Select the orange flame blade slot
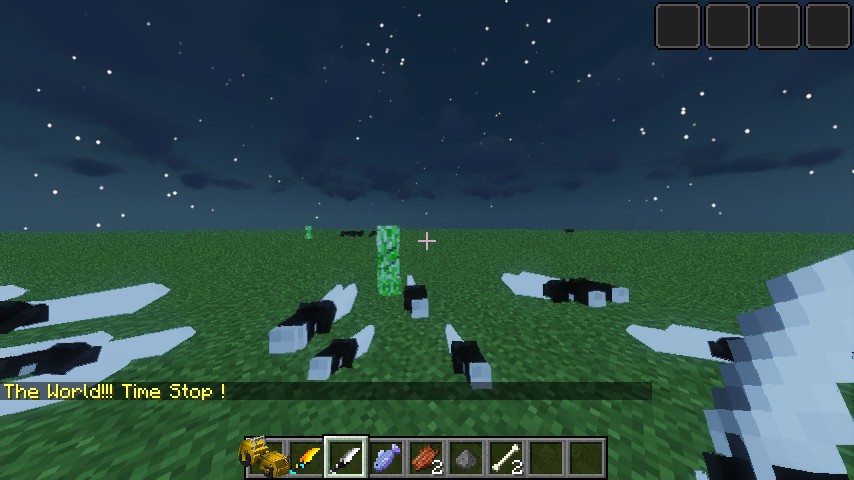Image resolution: width=854 pixels, height=480 pixels. point(306,459)
